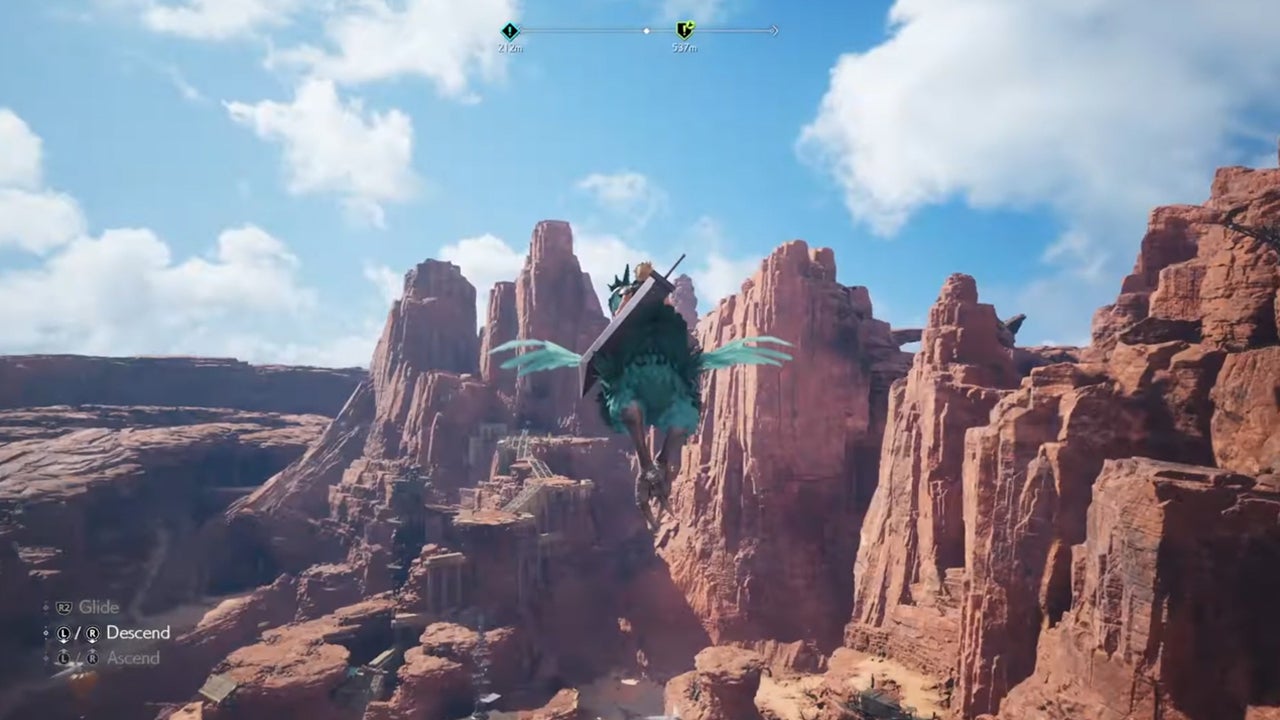The height and width of the screenshot is (720, 1280).
Task: Click the 212m distance label
Action: click(510, 46)
